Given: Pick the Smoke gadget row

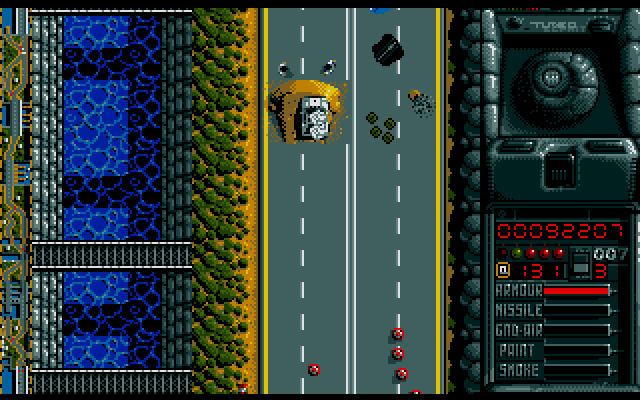Looking at the screenshot, I should 553,370.
